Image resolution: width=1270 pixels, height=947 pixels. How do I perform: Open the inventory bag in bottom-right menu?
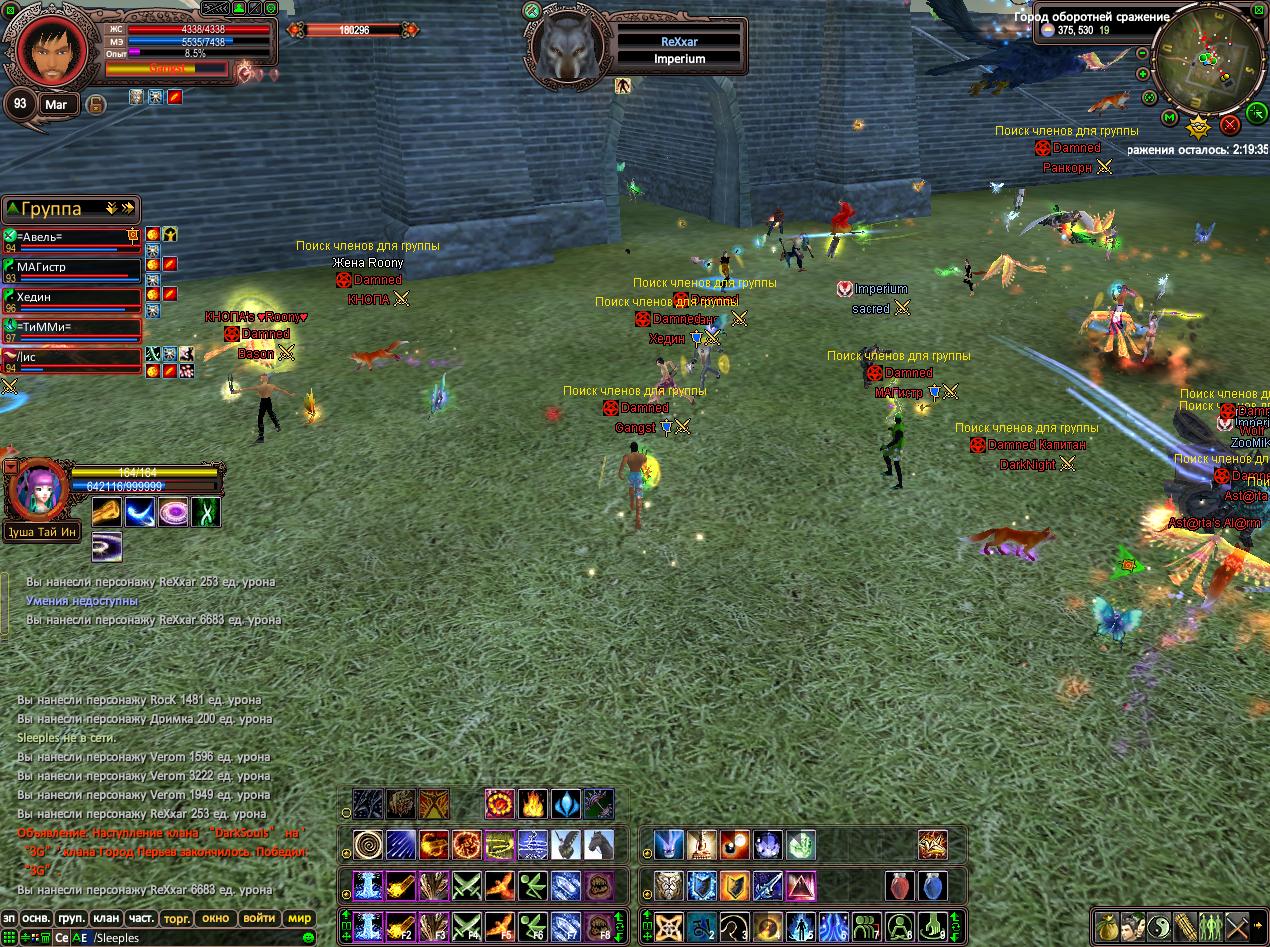click(1105, 926)
